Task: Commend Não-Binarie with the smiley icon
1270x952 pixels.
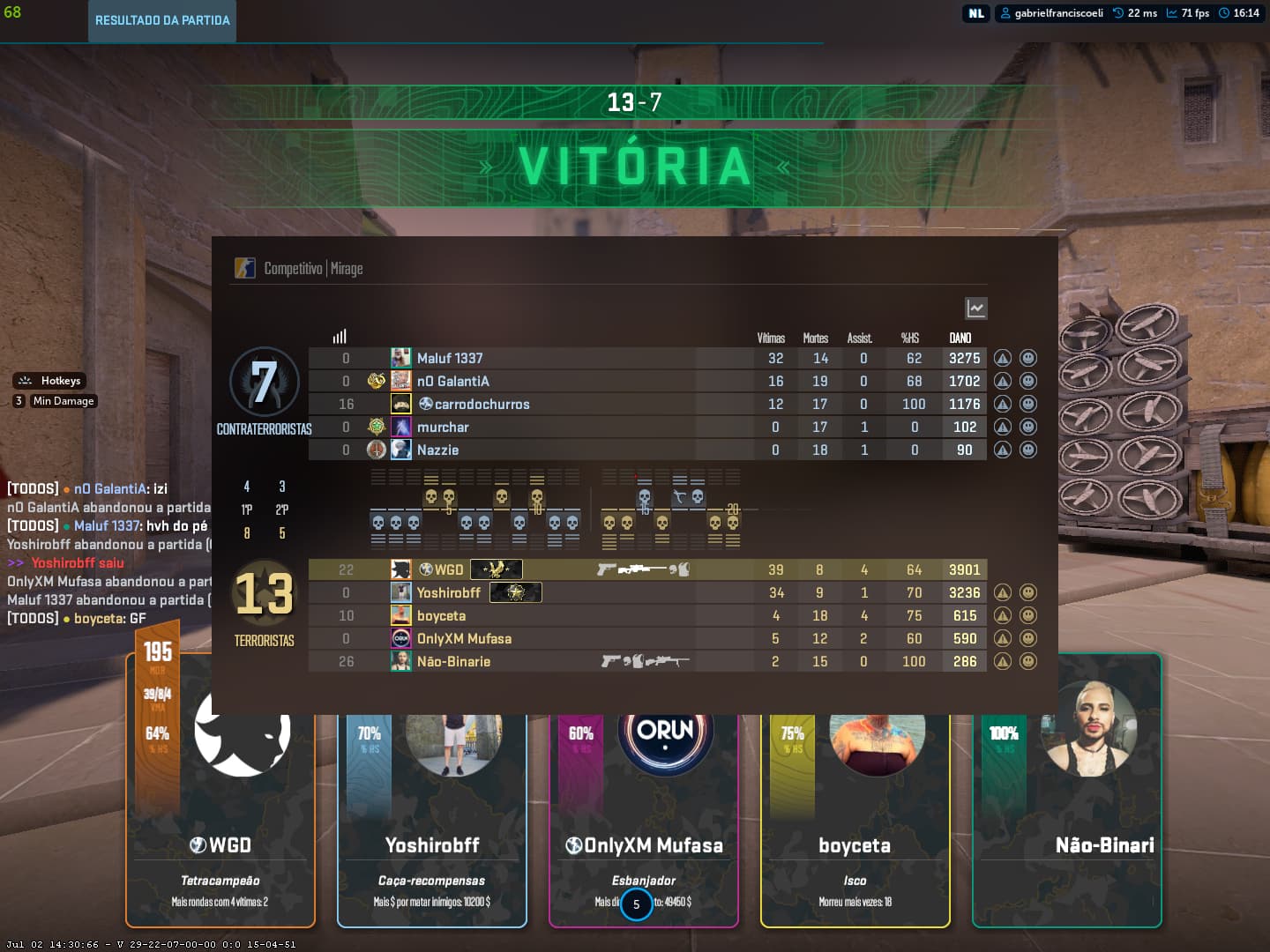Action: pyautogui.click(x=1028, y=662)
